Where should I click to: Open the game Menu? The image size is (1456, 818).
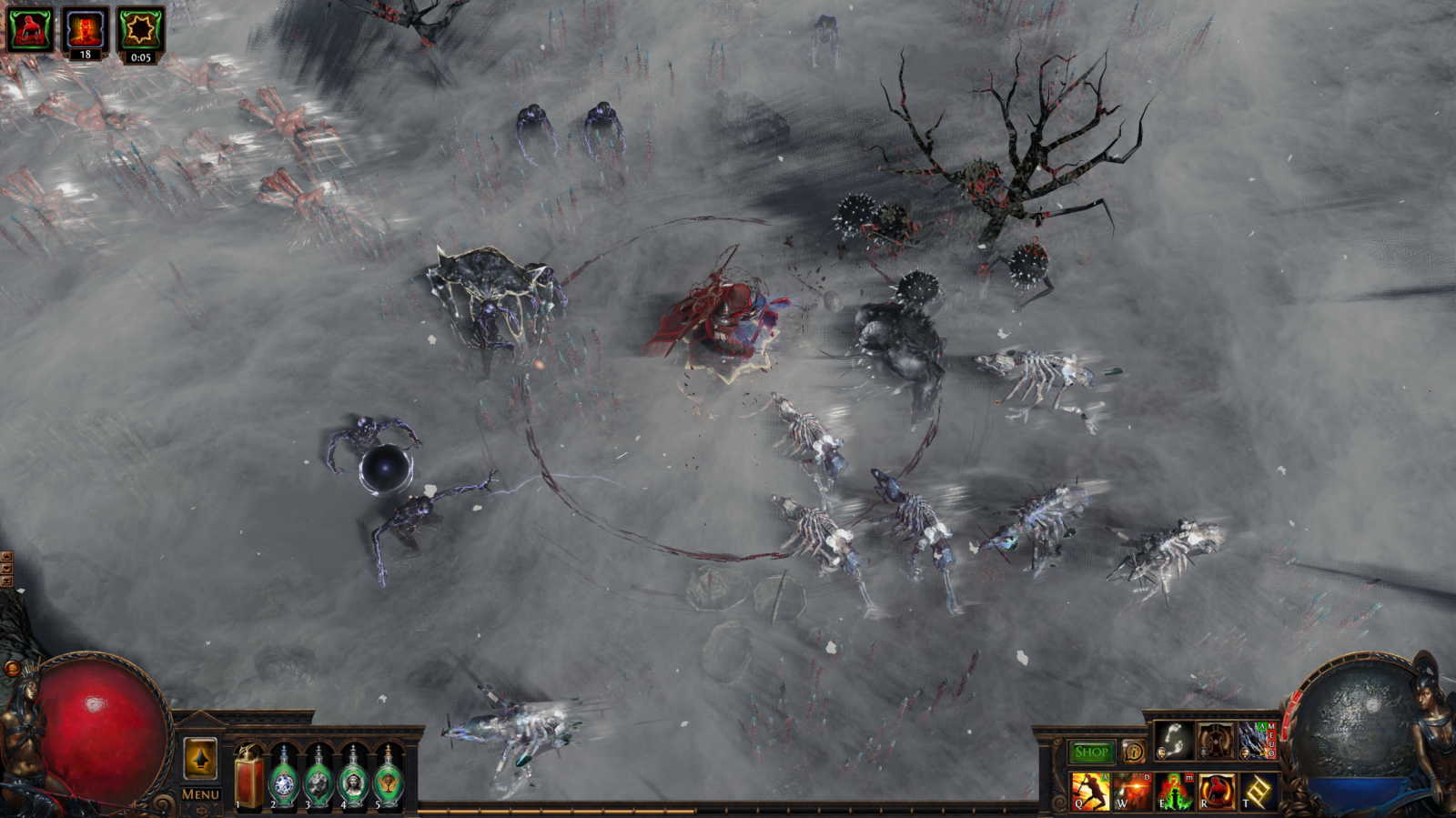200,794
